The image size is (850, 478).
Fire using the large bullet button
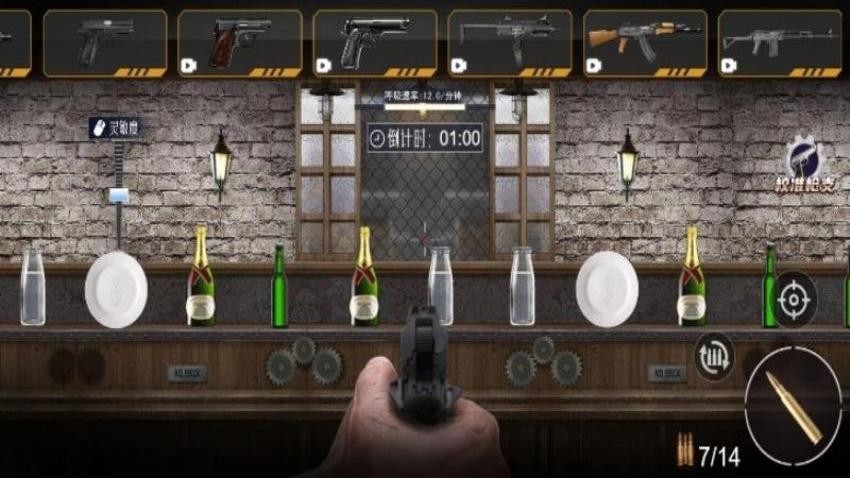point(793,405)
